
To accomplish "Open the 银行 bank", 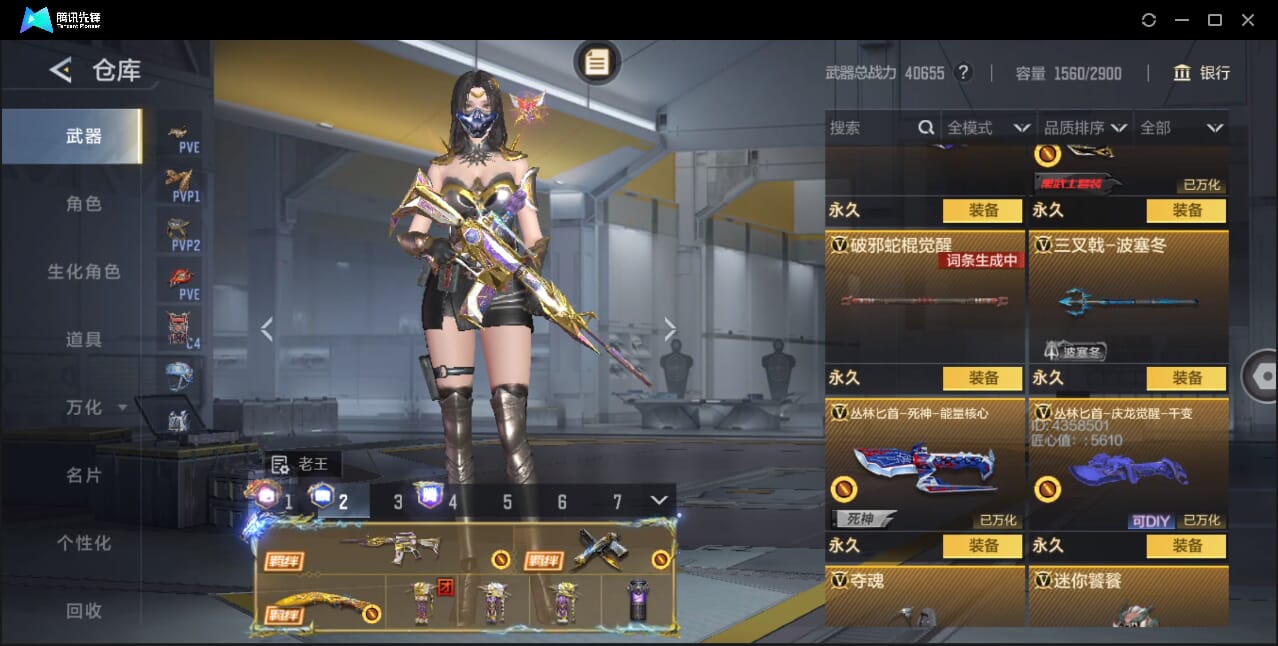I will [1202, 73].
